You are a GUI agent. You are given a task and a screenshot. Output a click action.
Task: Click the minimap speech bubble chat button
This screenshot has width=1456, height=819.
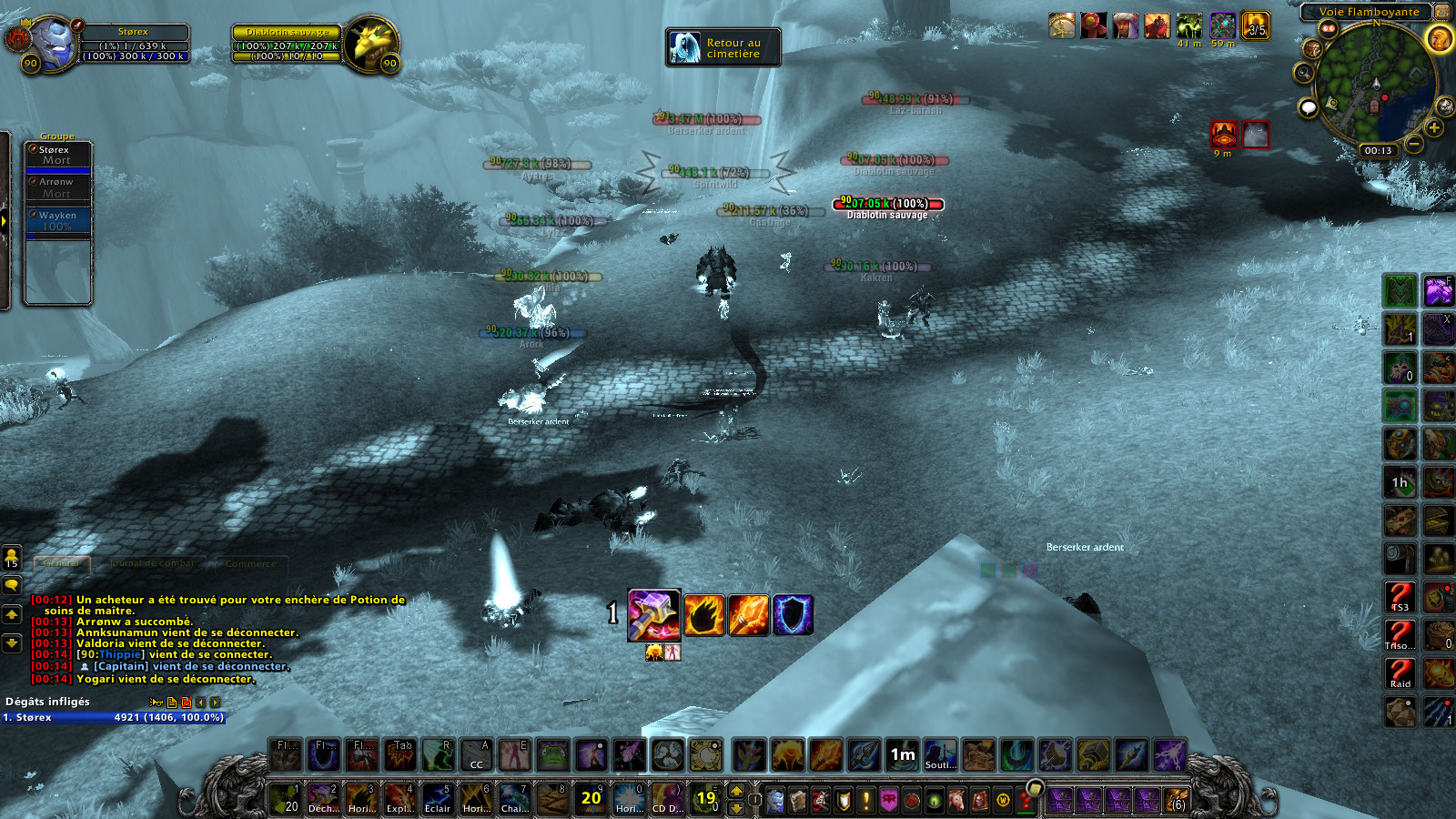[1309, 108]
